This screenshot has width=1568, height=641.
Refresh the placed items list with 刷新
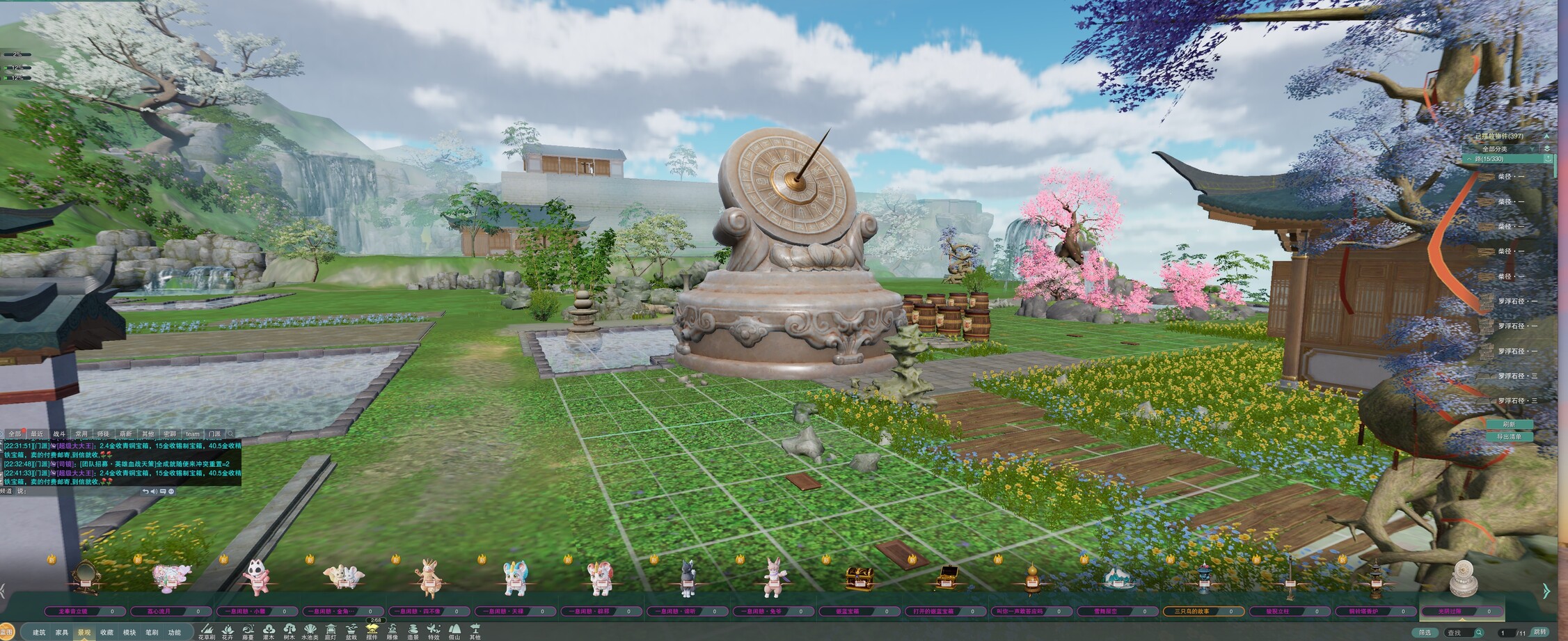click(1509, 424)
